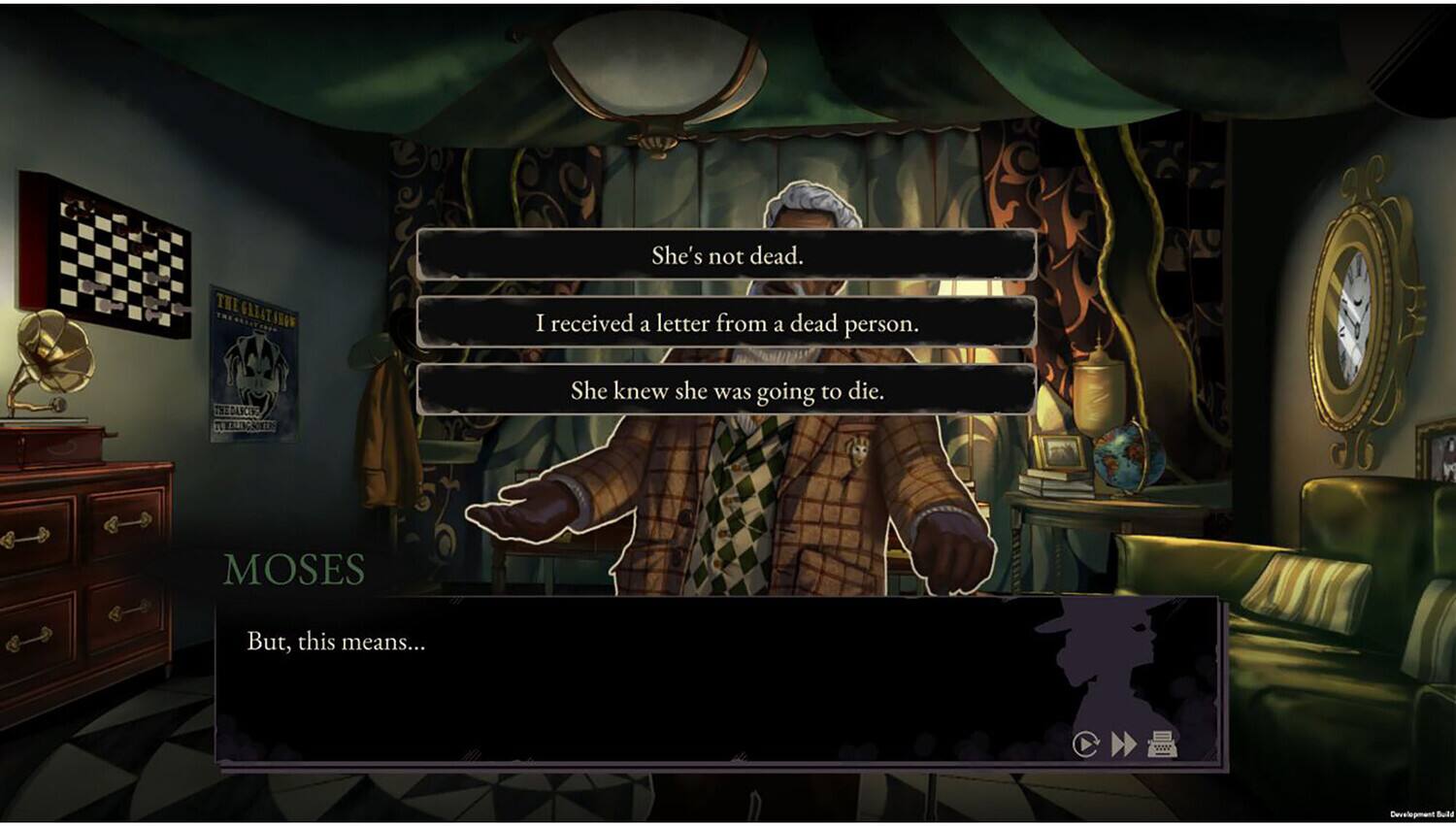Click the MOSES name label

coord(293,570)
